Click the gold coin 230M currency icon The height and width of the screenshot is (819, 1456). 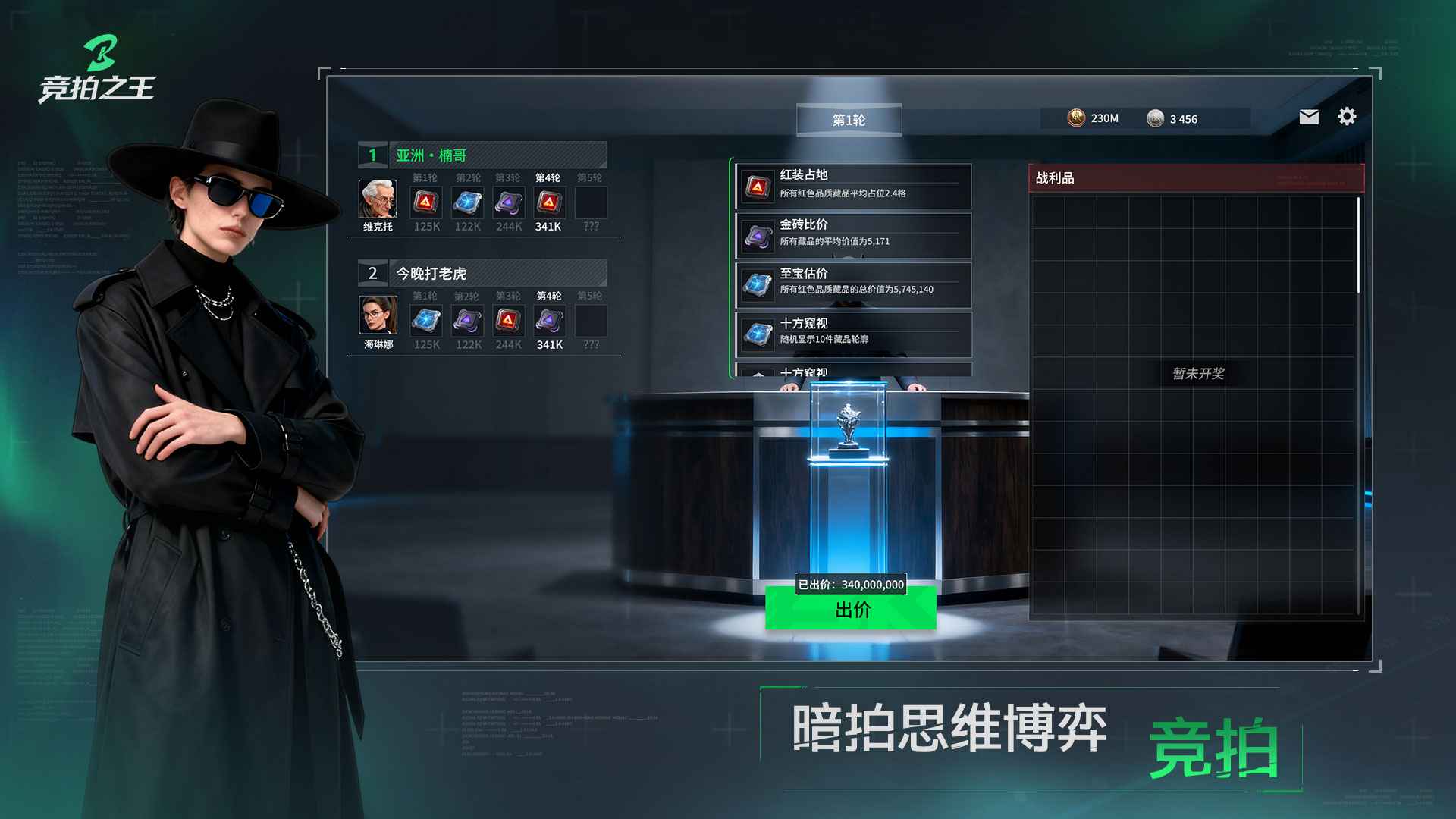[x=1075, y=118]
